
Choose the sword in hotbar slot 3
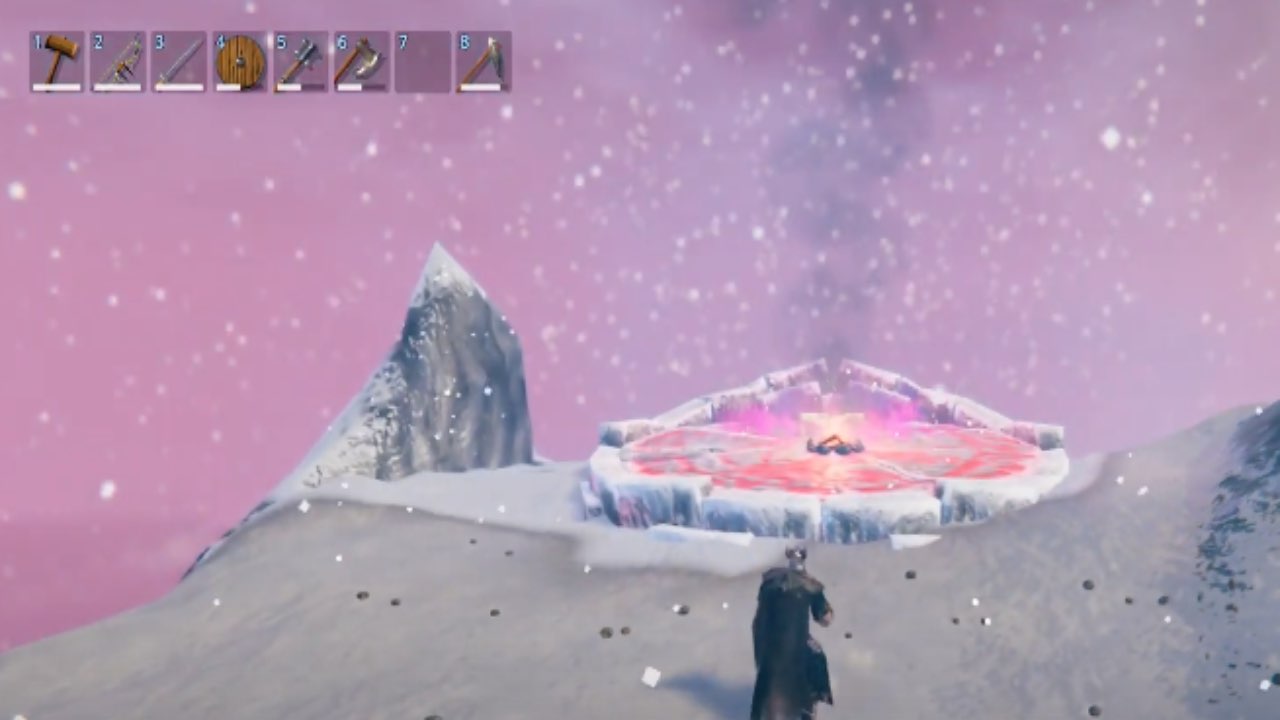[x=179, y=61]
